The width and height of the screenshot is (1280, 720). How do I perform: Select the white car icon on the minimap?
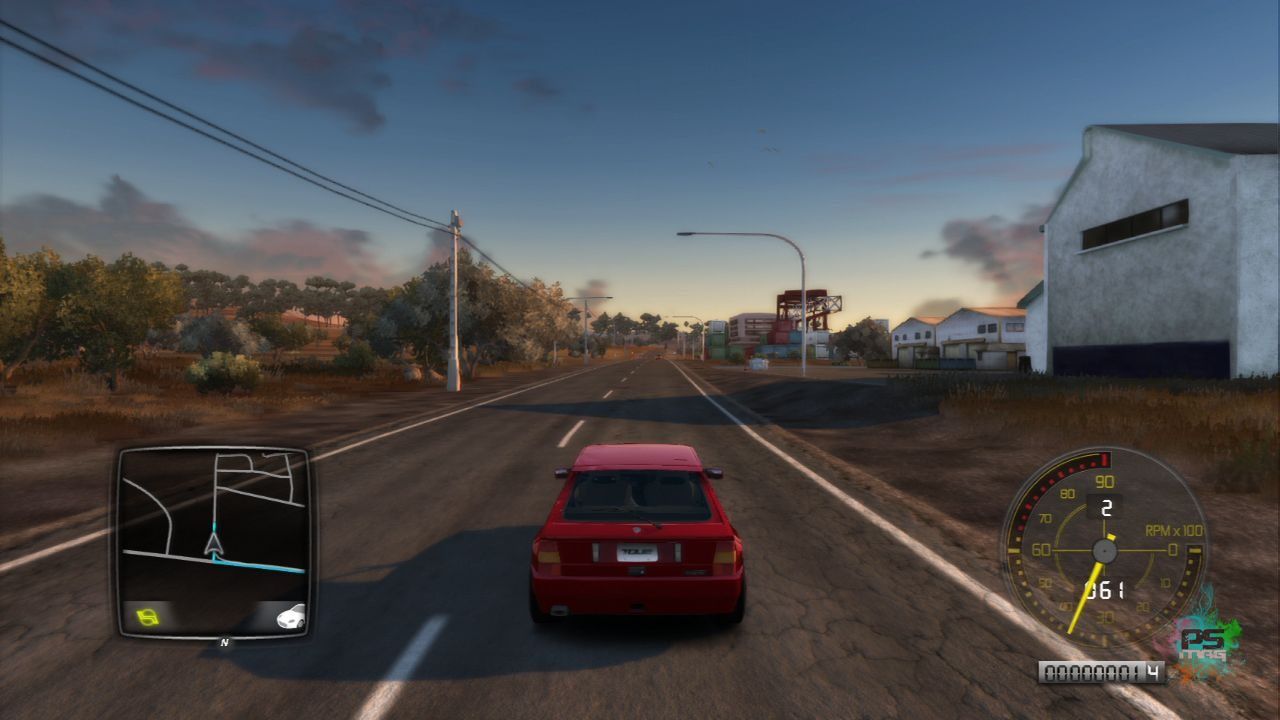290,616
